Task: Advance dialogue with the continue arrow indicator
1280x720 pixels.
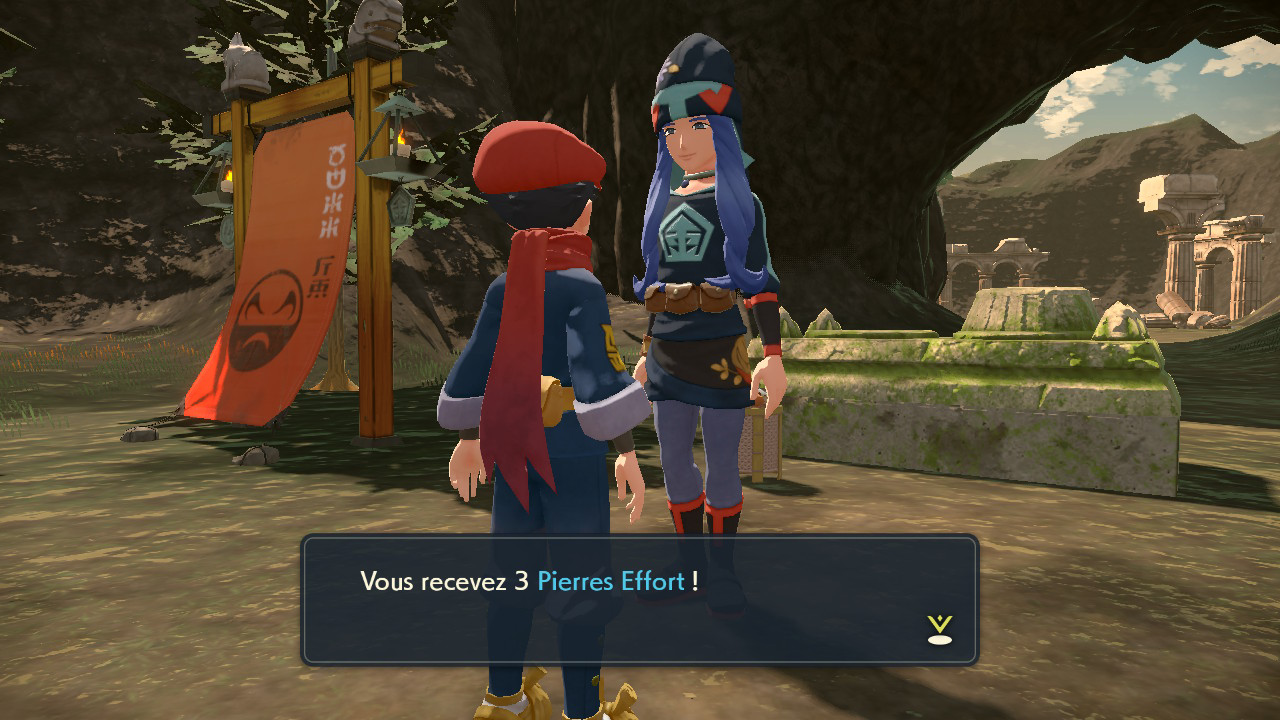Action: click(x=939, y=629)
